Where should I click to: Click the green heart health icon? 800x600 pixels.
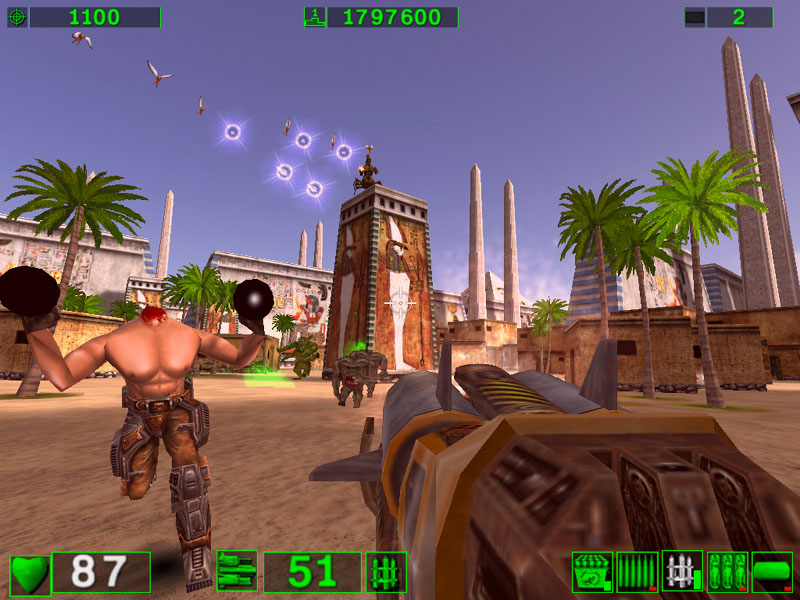(x=30, y=573)
